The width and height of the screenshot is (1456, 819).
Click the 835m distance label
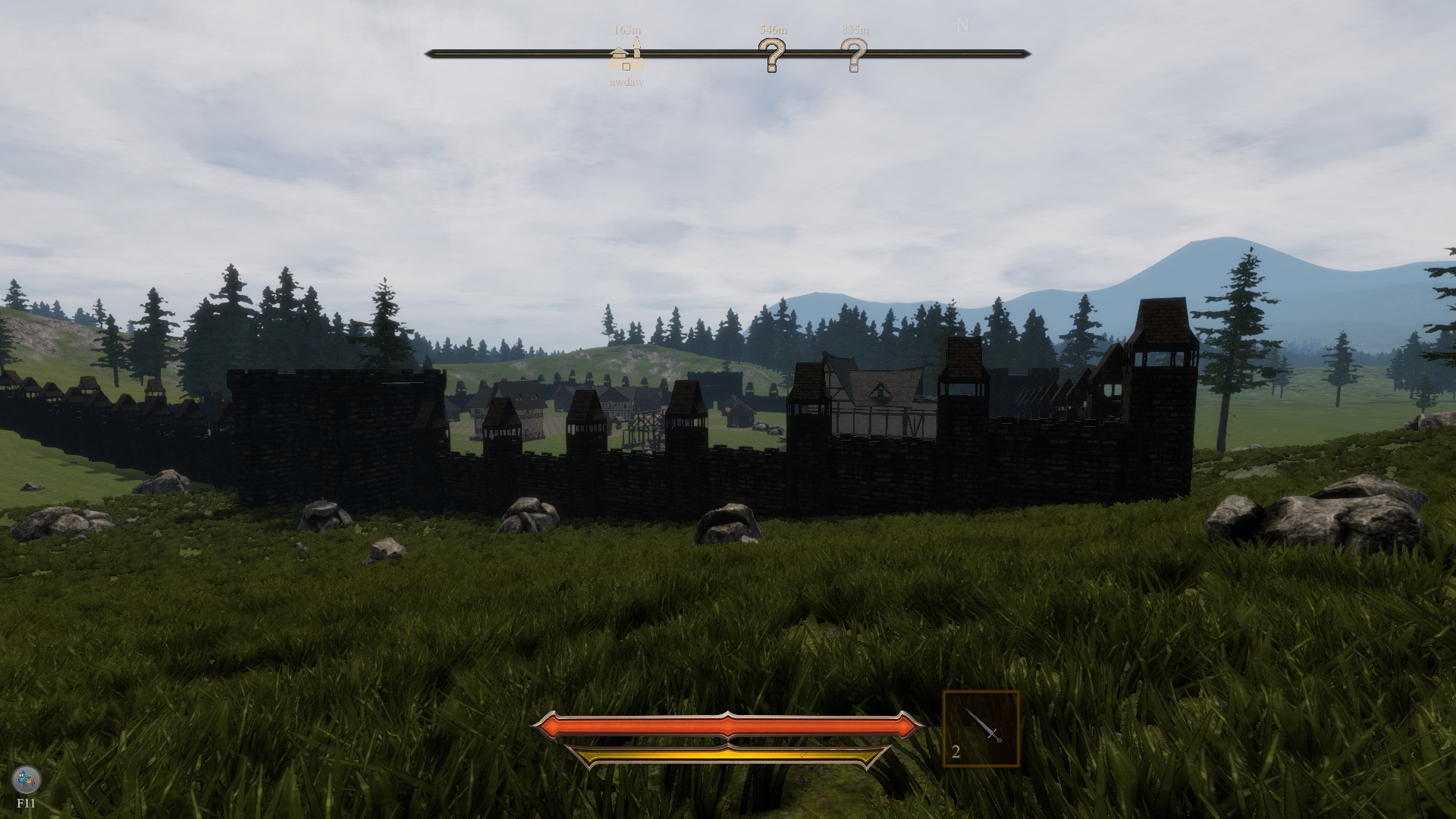[x=854, y=30]
